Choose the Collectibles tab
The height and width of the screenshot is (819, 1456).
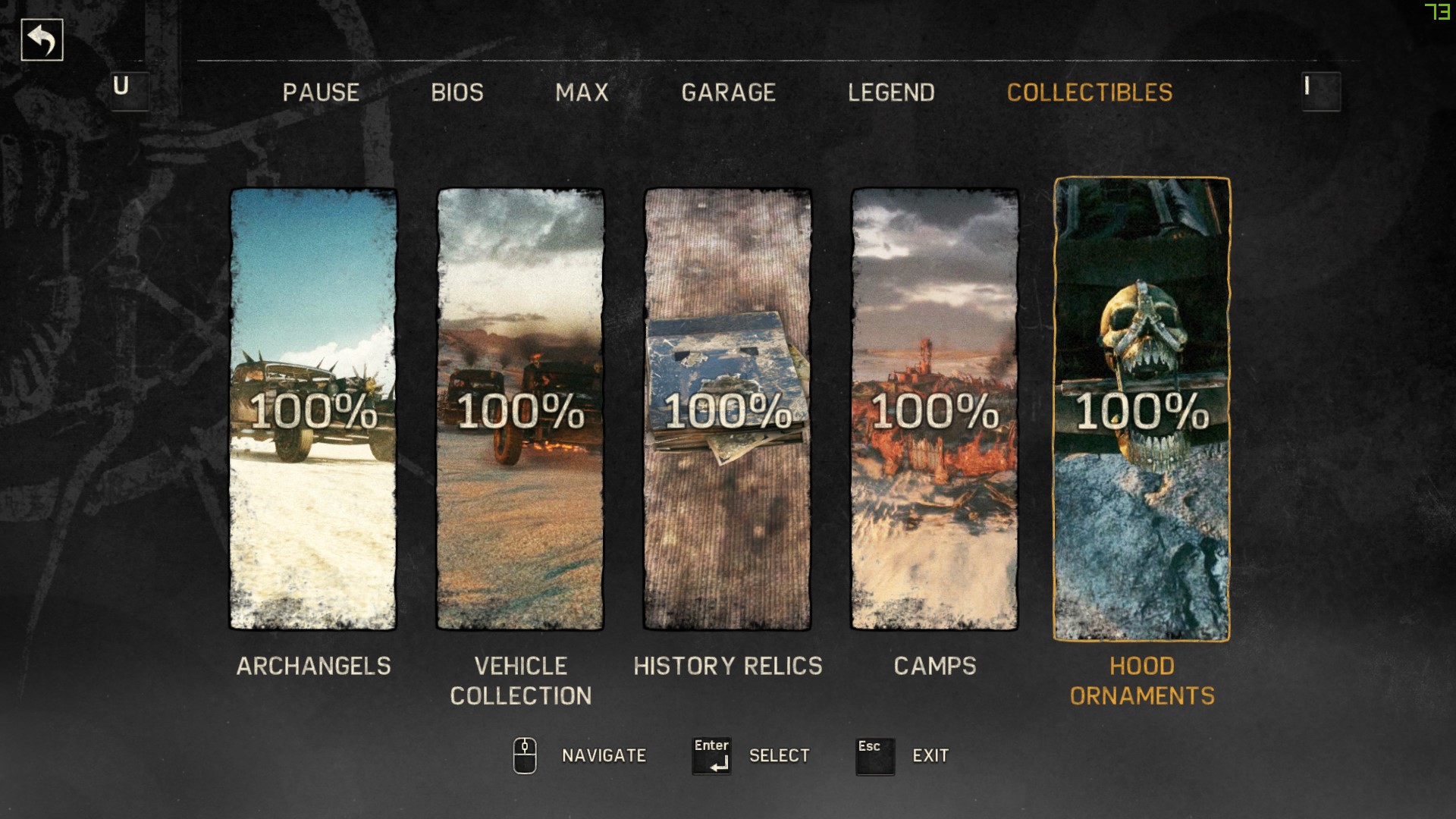1089,93
